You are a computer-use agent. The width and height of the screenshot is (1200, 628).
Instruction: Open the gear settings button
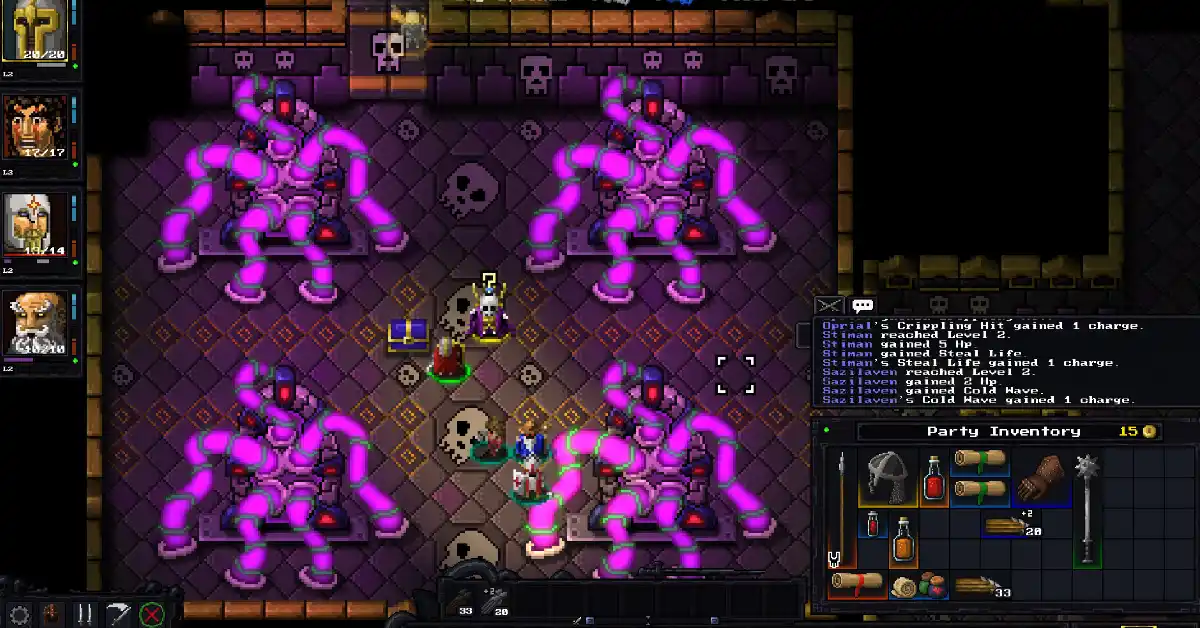(19, 613)
